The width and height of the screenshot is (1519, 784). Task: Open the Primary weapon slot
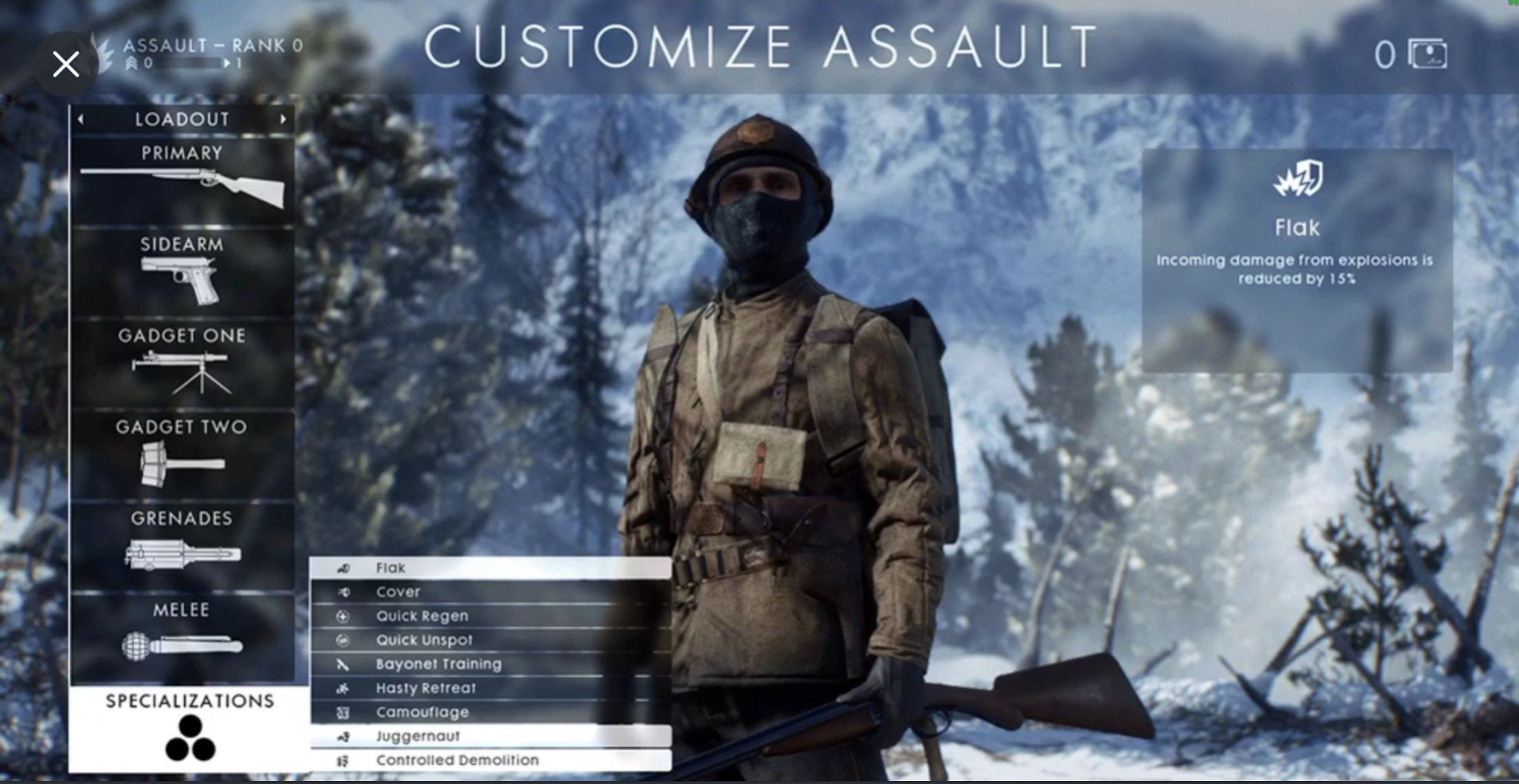pos(182,185)
